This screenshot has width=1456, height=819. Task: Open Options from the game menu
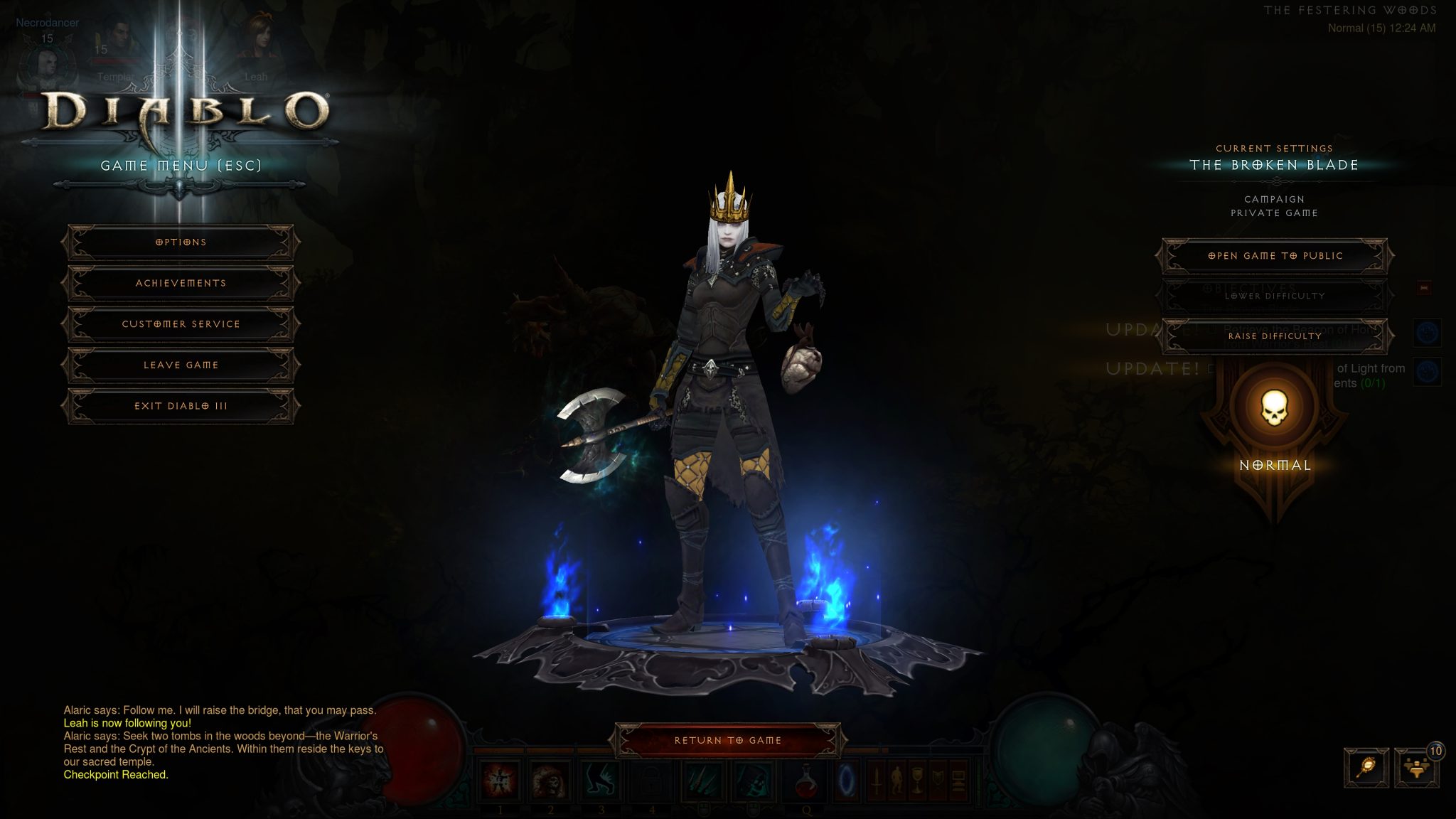(x=180, y=242)
